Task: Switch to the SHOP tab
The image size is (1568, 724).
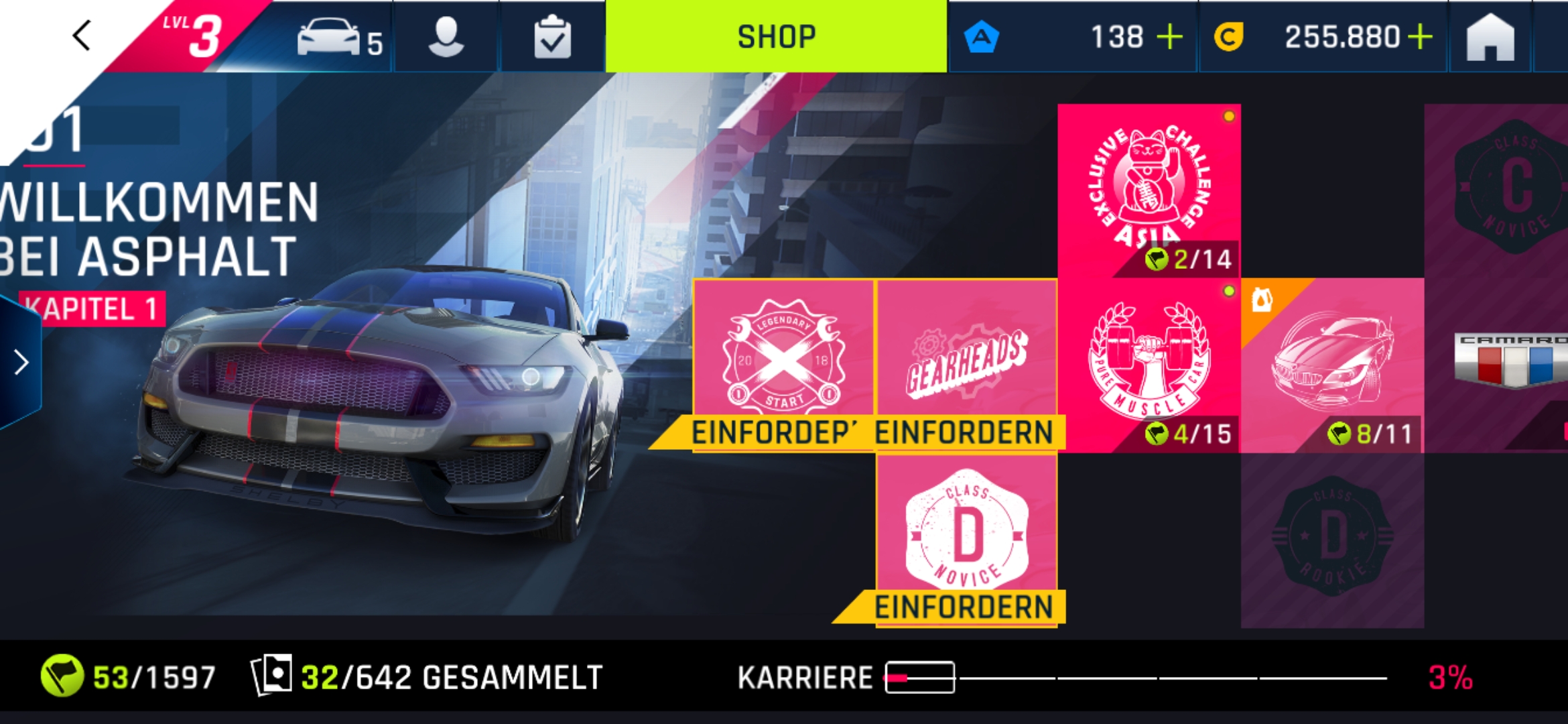Action: [x=777, y=37]
